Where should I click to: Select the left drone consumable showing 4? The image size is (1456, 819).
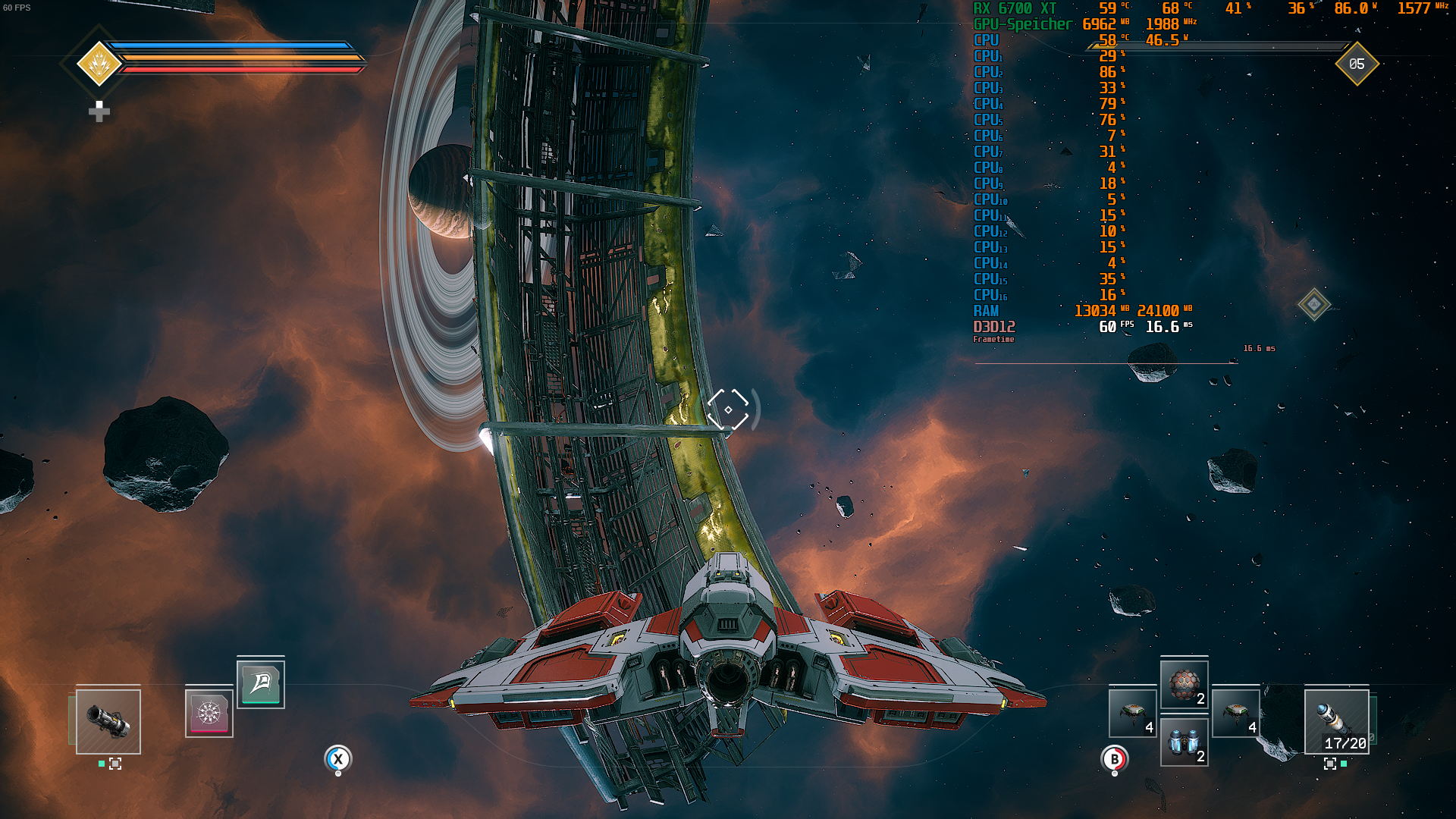(x=1131, y=714)
